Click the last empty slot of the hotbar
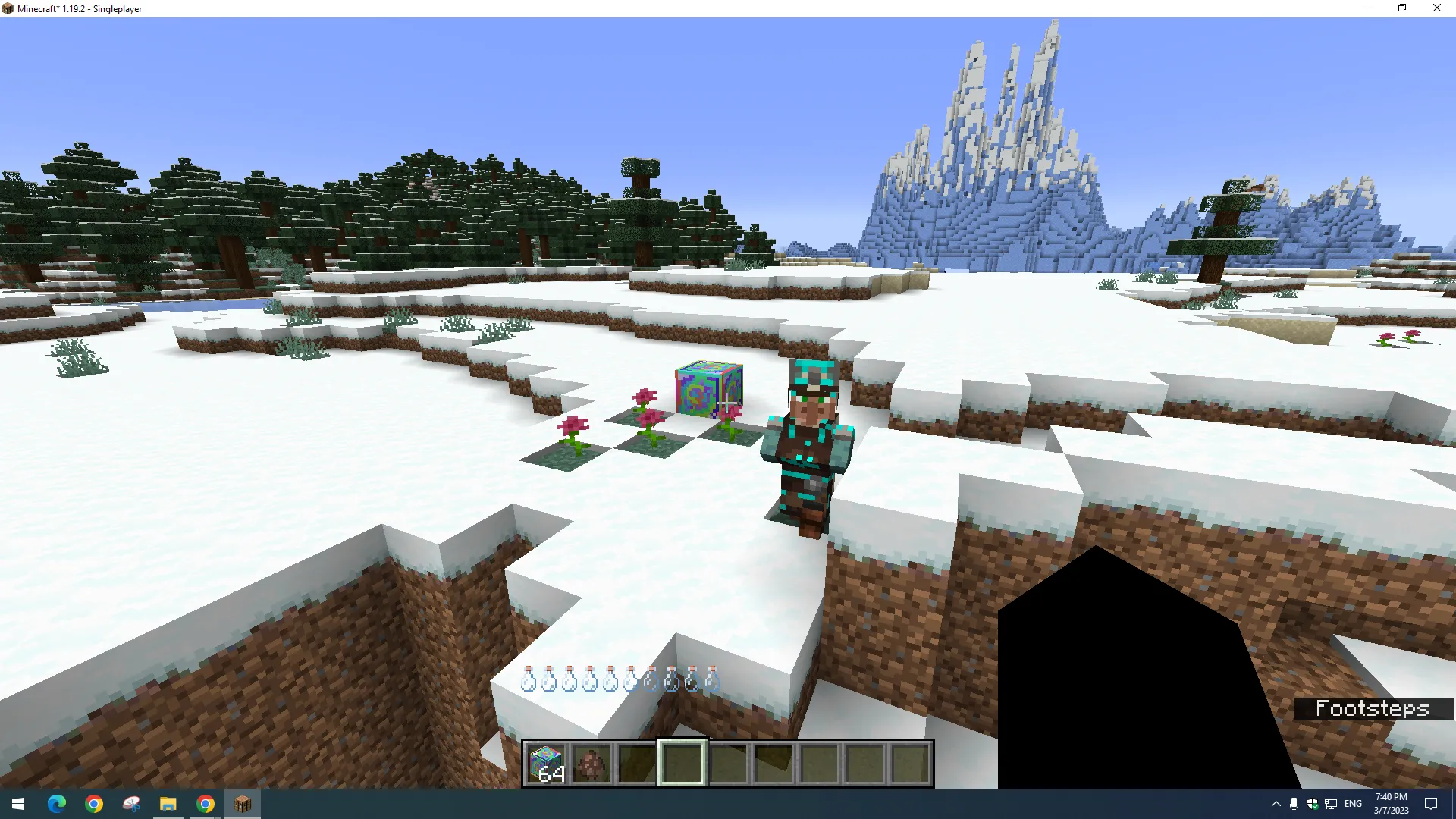Image resolution: width=1456 pixels, height=819 pixels. (908, 762)
